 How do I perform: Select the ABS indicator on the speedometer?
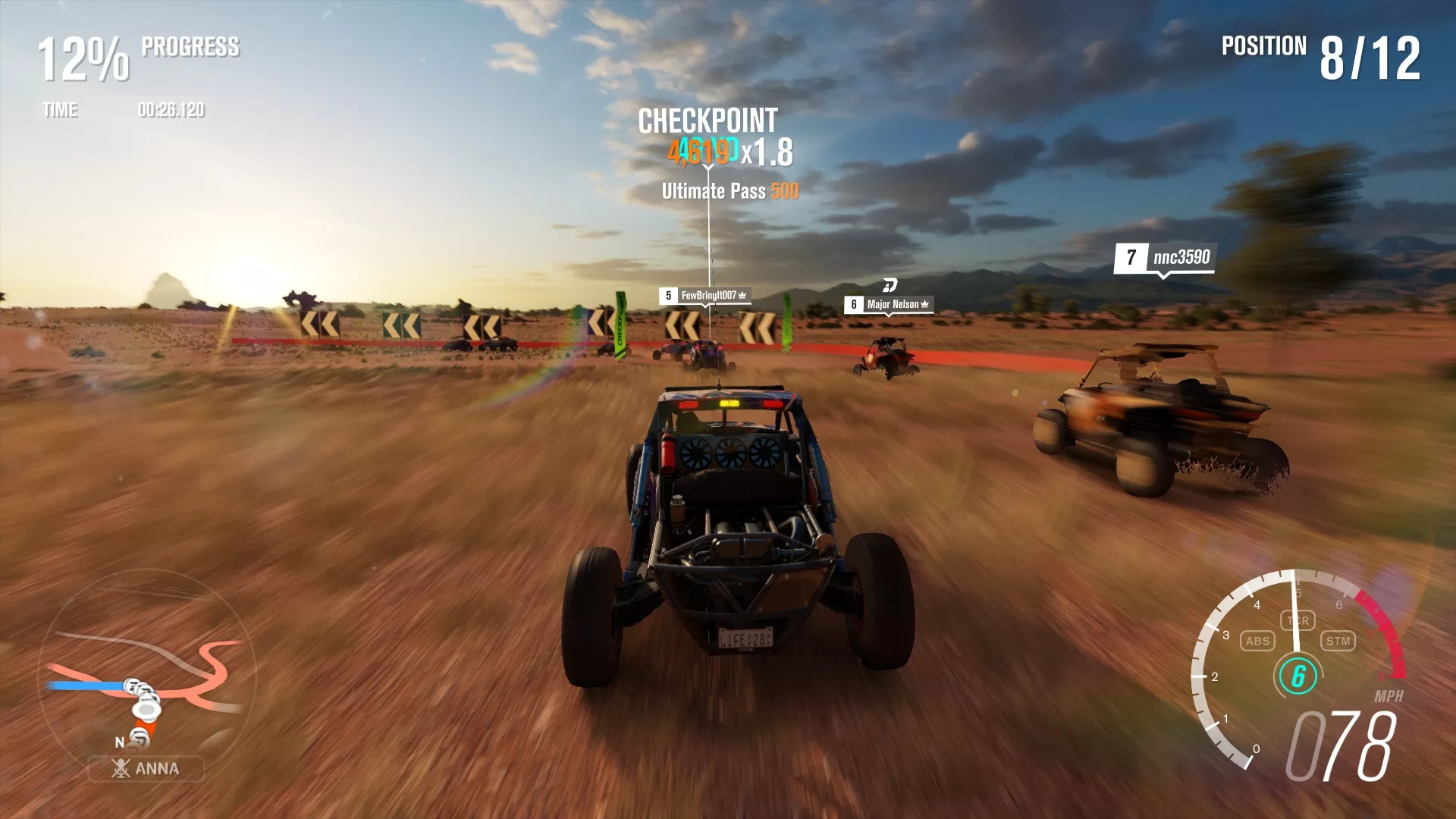coord(1258,641)
